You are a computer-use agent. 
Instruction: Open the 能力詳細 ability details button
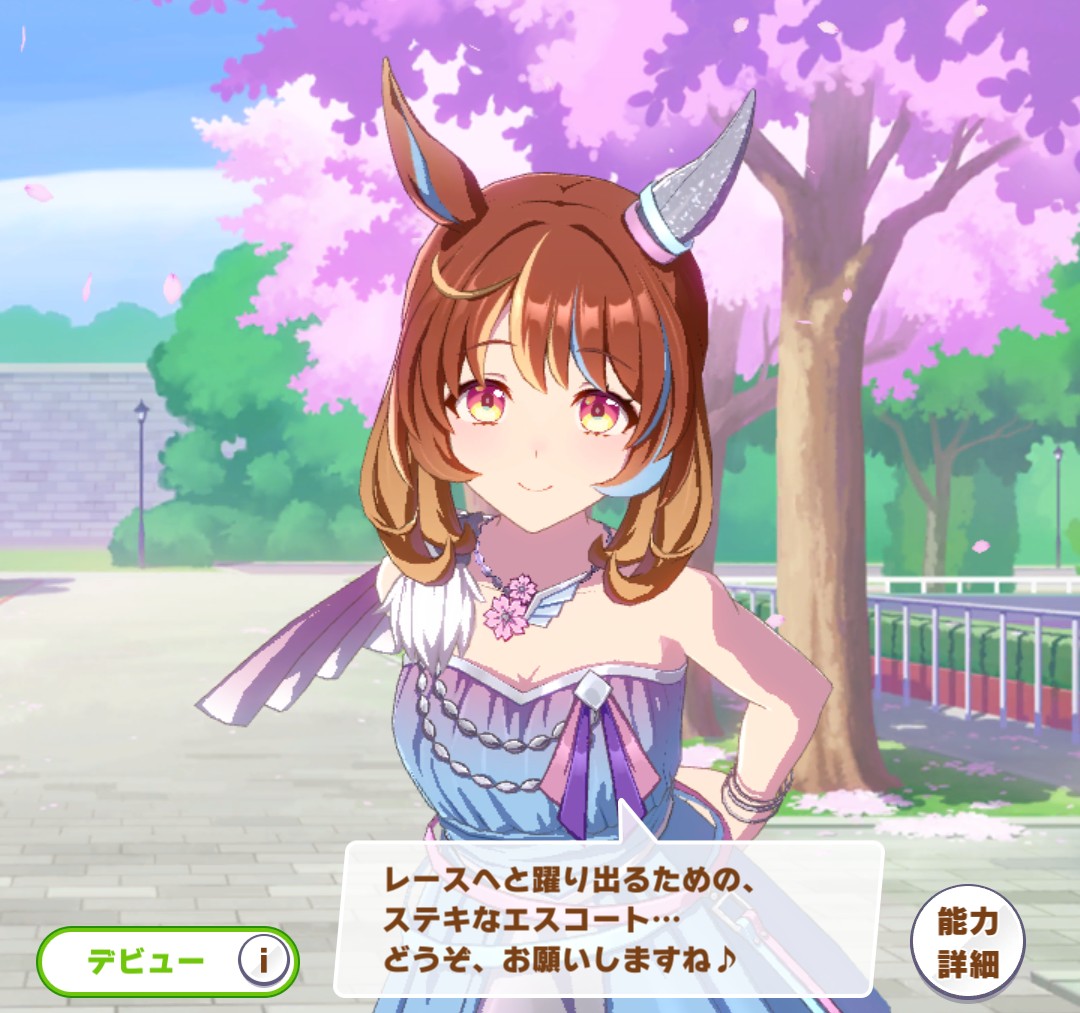pyautogui.click(x=968, y=942)
